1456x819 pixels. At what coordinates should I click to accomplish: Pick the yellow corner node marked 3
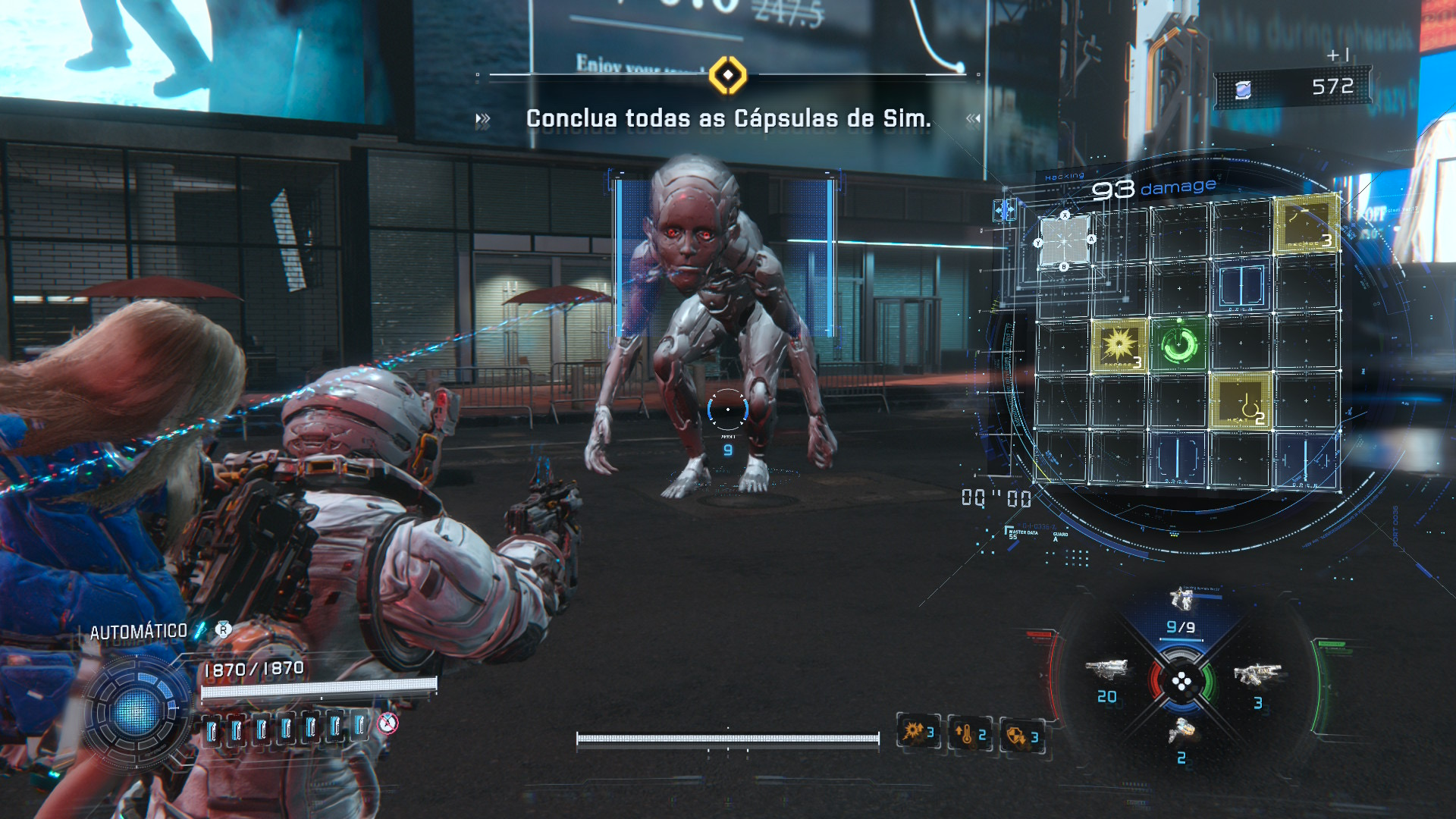pos(1306,222)
